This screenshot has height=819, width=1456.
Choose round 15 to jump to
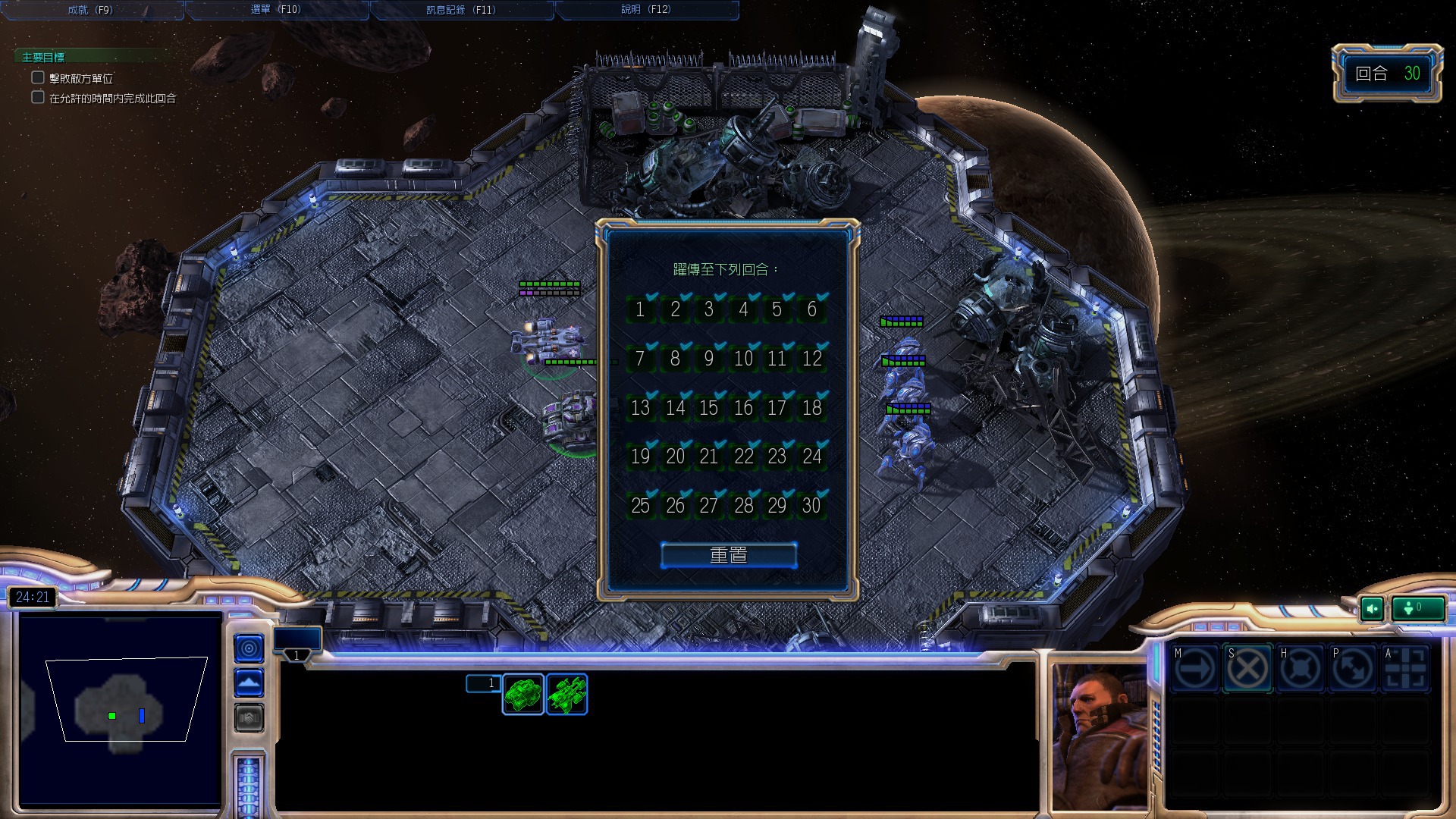(709, 408)
